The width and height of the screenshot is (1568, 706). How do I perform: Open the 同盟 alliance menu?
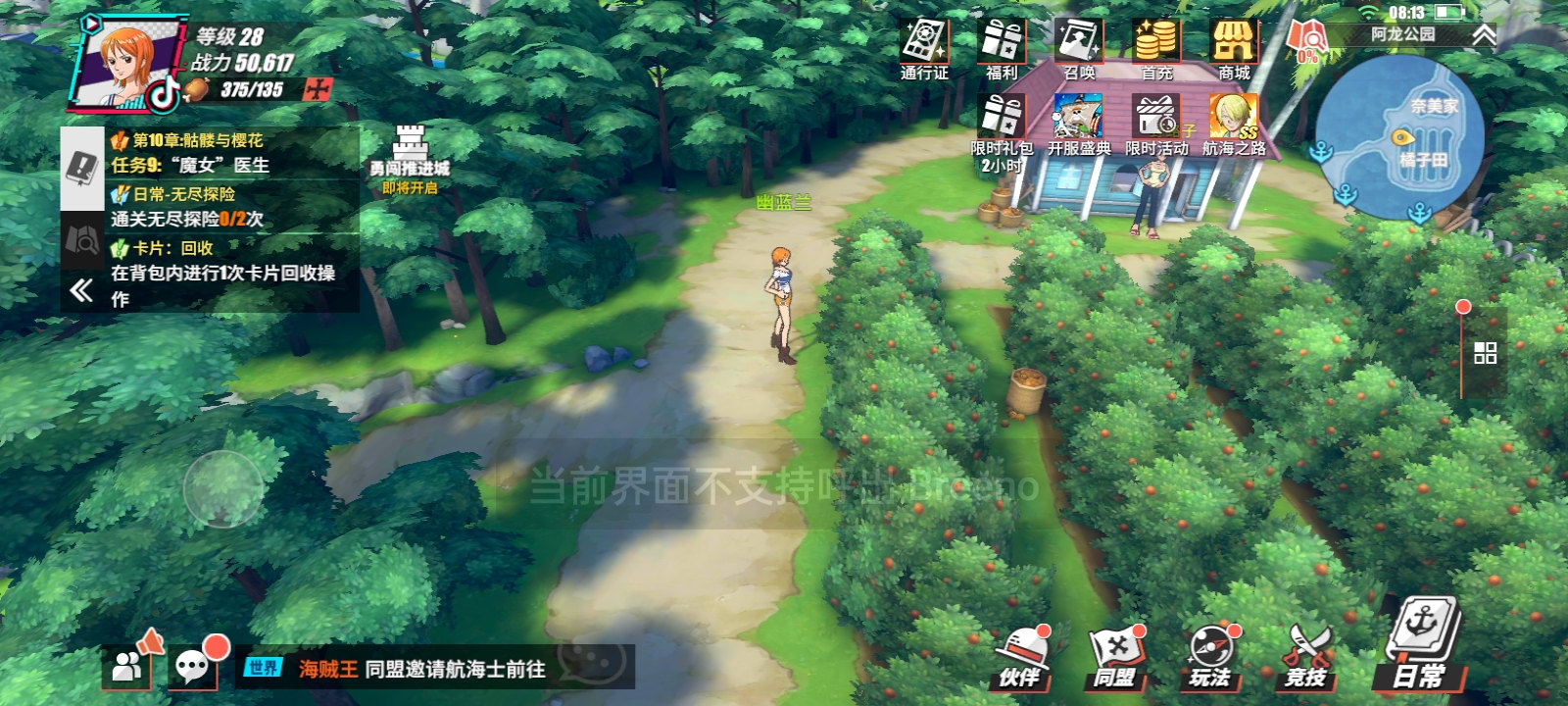[1115, 655]
